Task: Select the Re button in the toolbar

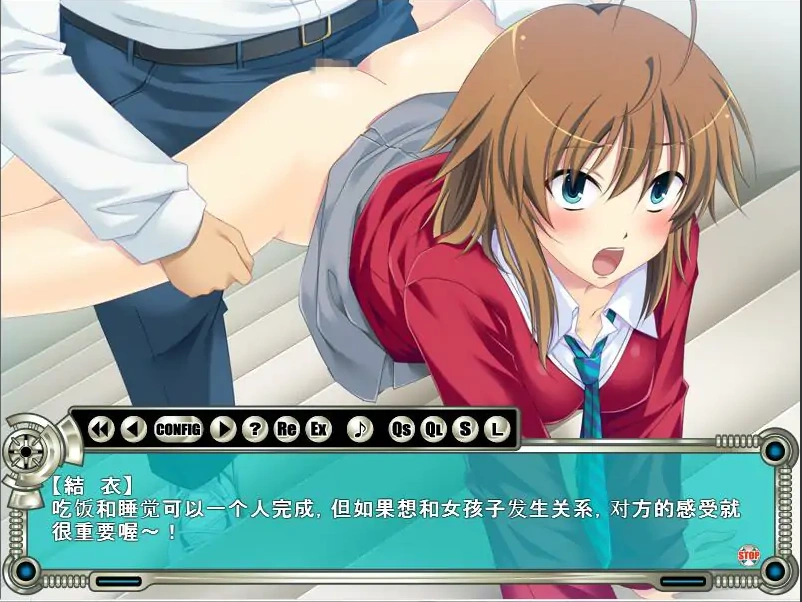Action: pyautogui.click(x=287, y=430)
